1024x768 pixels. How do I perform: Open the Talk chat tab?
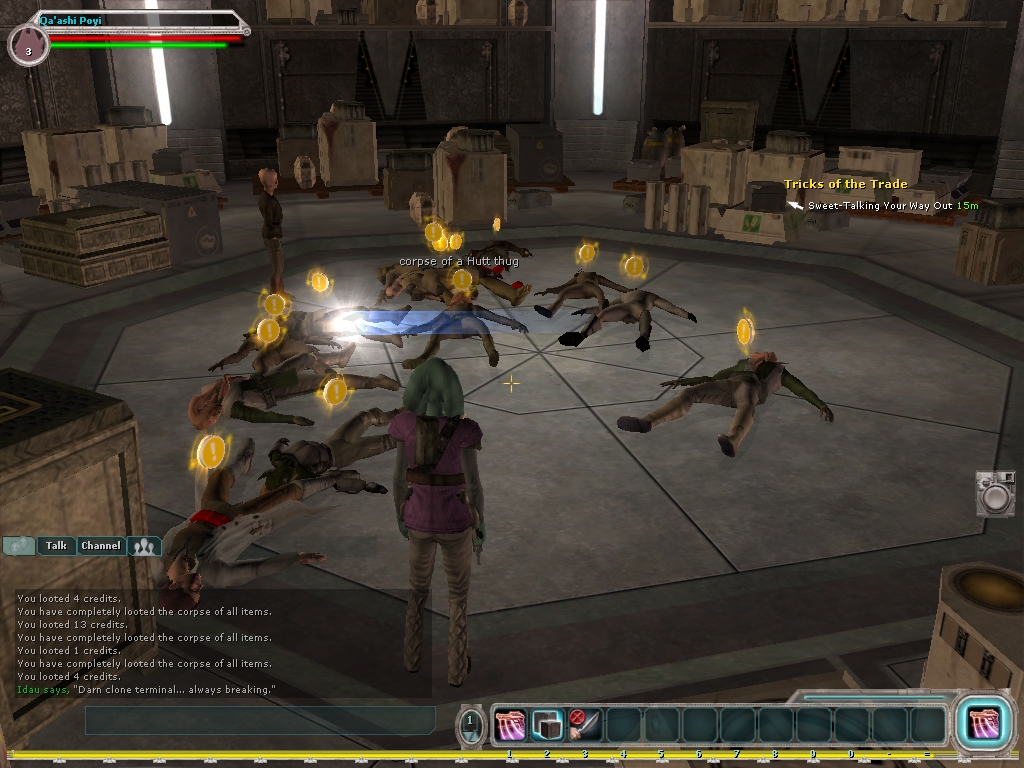(57, 546)
